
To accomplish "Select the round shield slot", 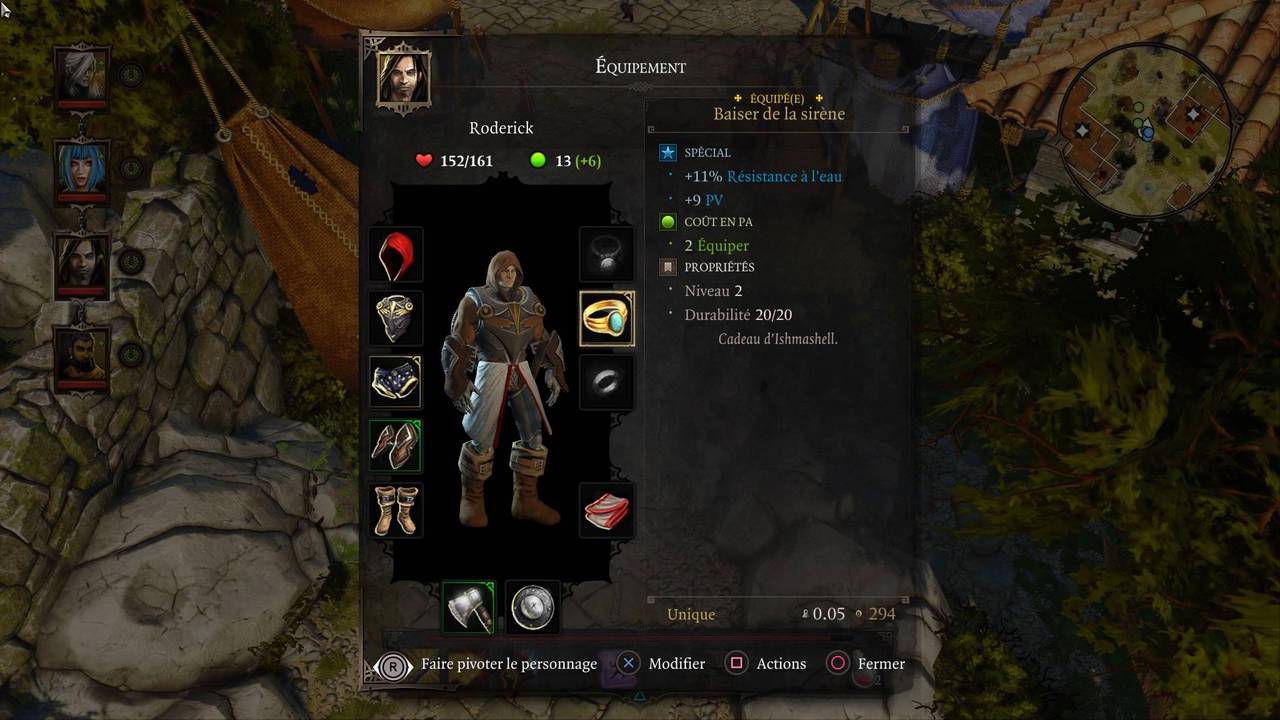I will click(532, 606).
